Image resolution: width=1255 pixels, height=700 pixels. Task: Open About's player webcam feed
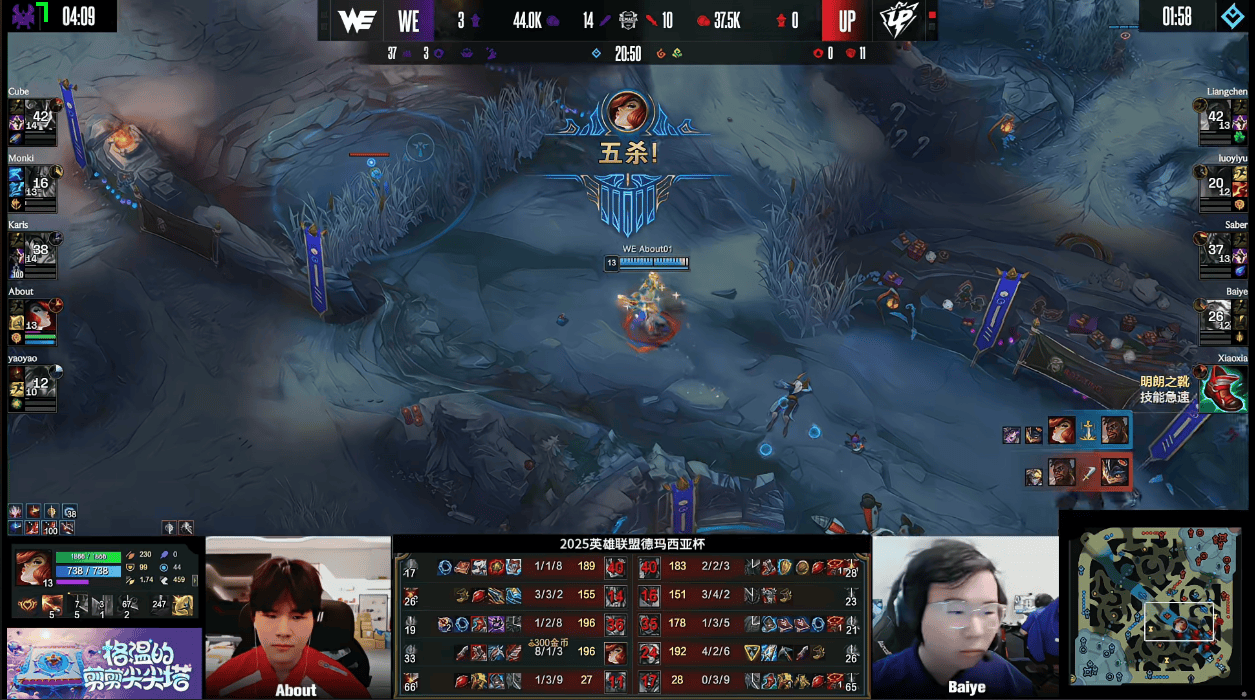pyautogui.click(x=297, y=616)
